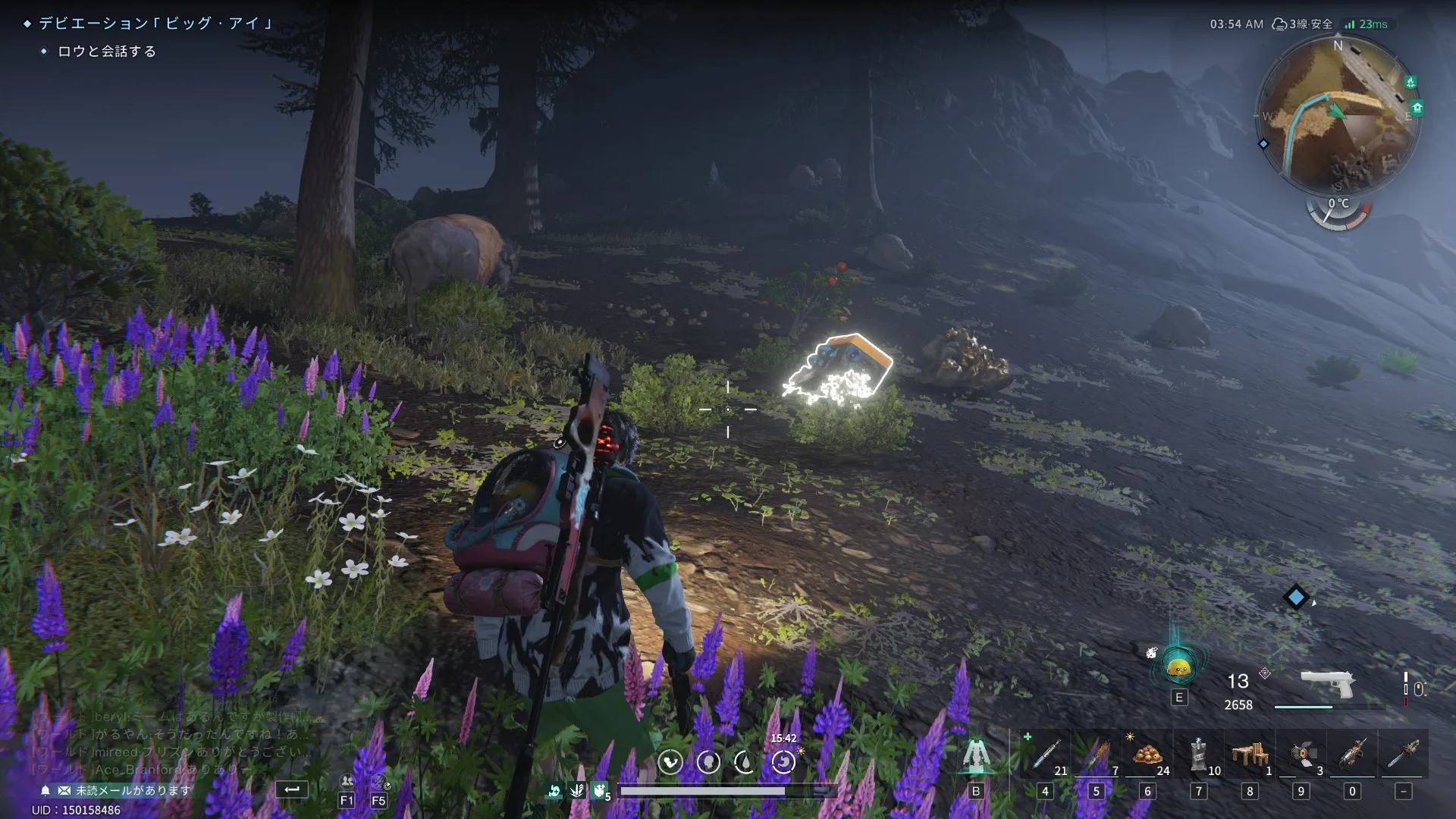The width and height of the screenshot is (1456, 819).
Task: Open the team icon above F1
Action: [x=347, y=781]
